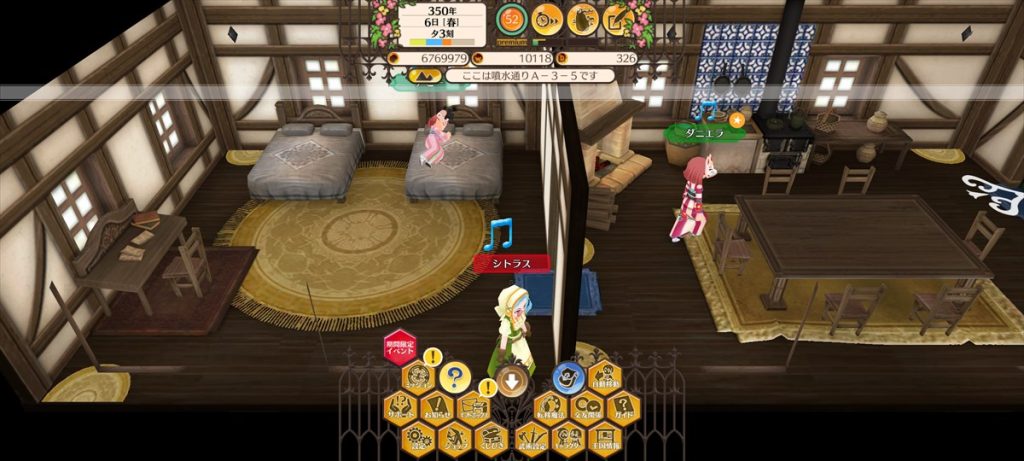Click the orange clock fast-forward icon
Image resolution: width=1024 pixels, height=461 pixels.
tap(547, 18)
